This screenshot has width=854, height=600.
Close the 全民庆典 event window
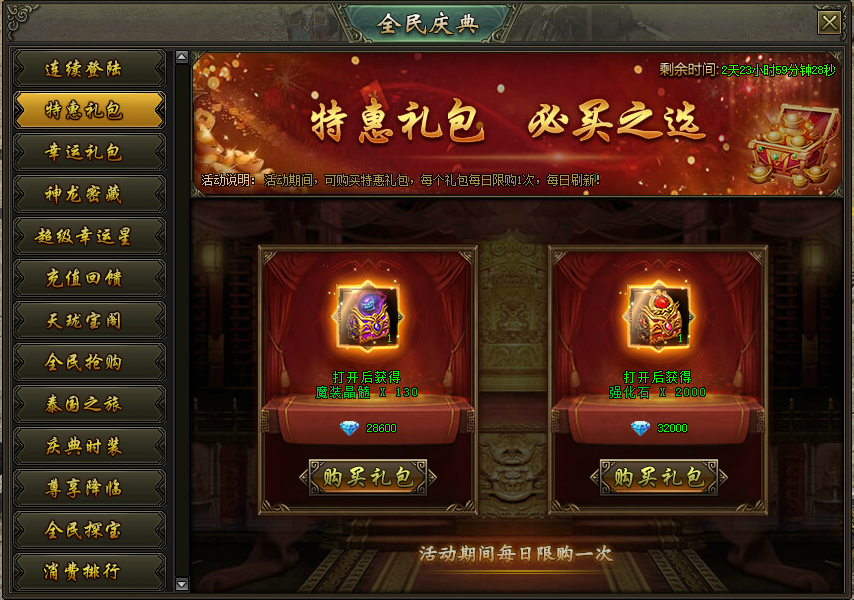tap(828, 24)
